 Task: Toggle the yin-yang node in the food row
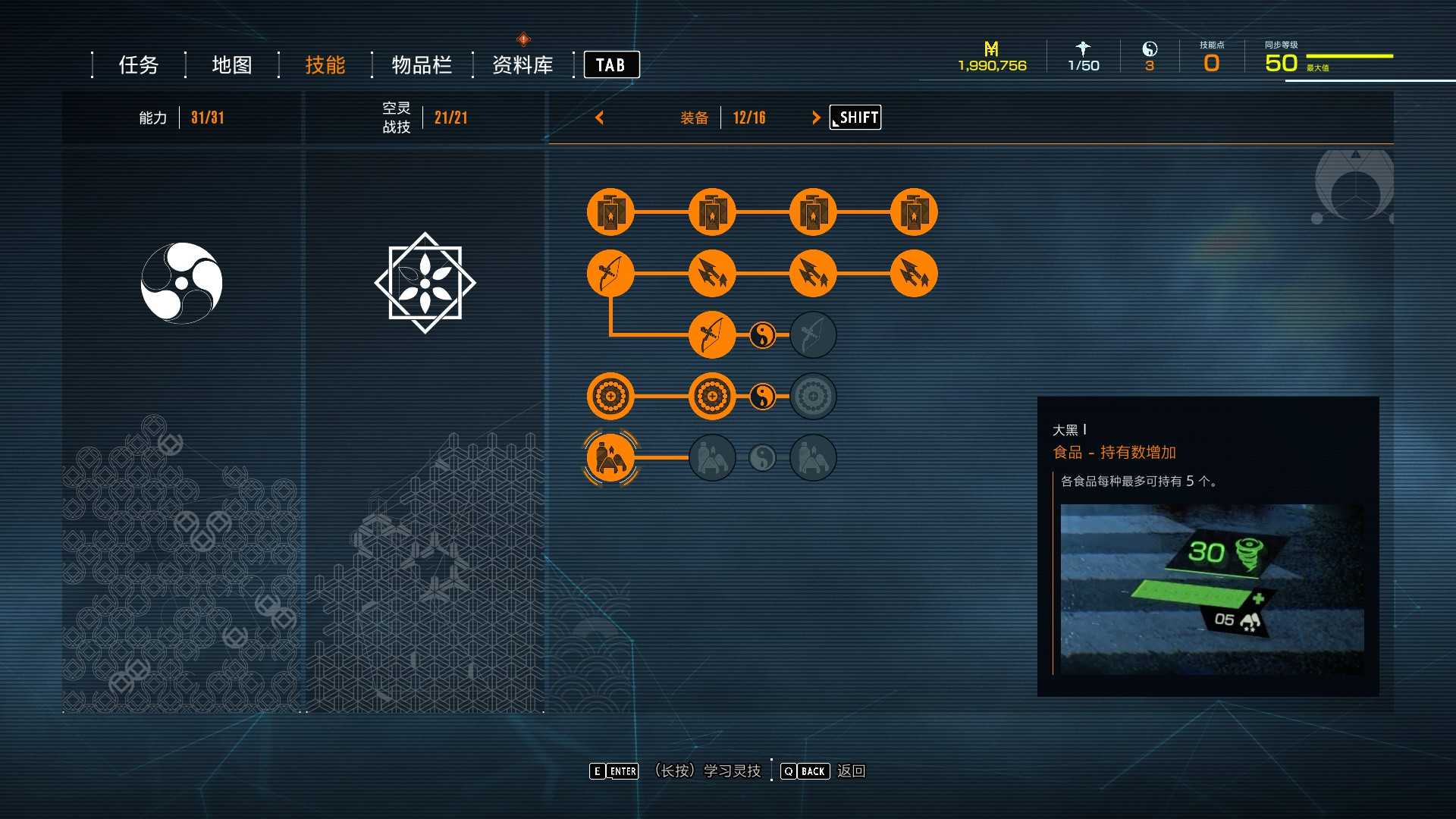[763, 457]
